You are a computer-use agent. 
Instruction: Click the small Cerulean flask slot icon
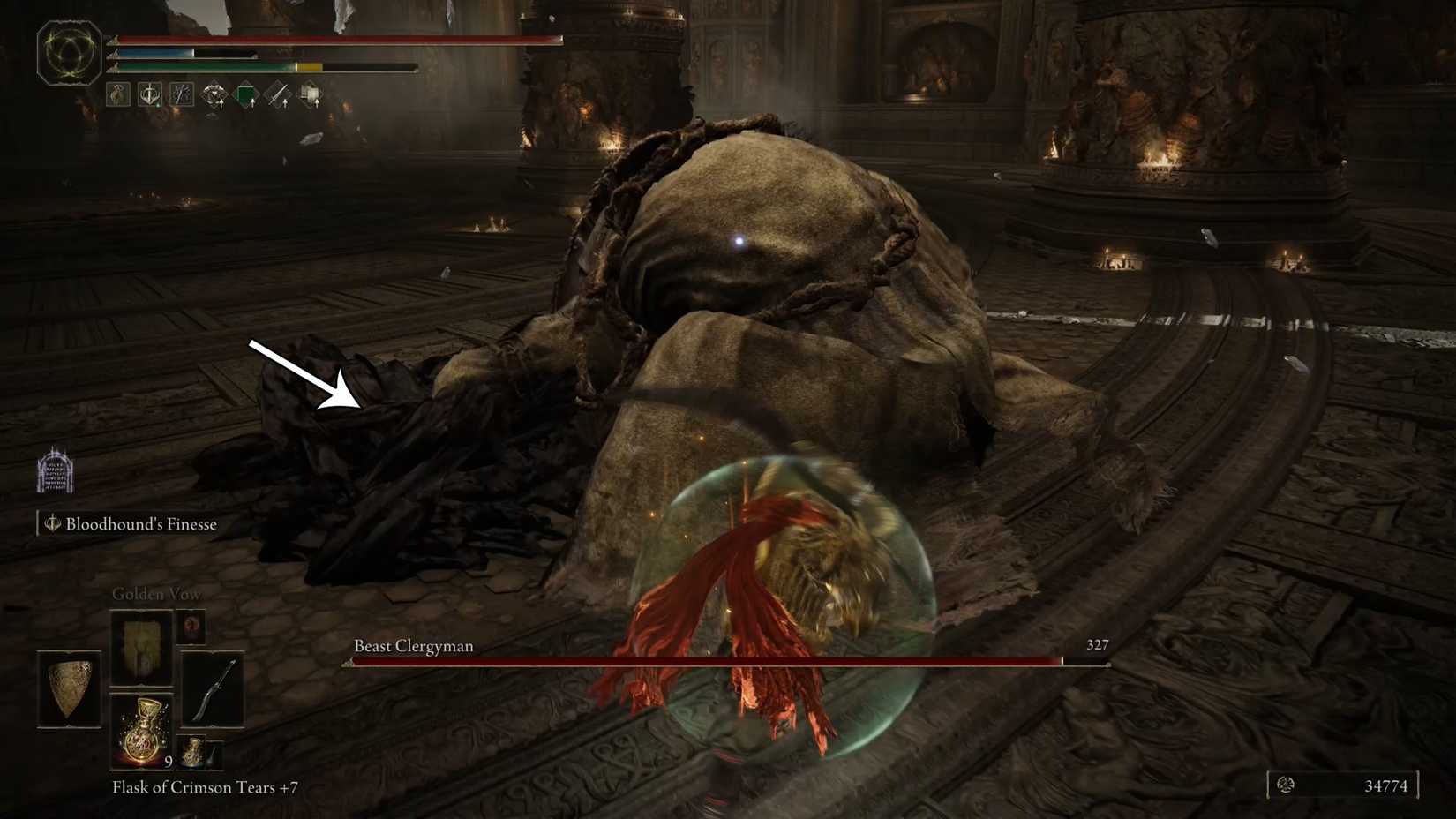pos(195,751)
